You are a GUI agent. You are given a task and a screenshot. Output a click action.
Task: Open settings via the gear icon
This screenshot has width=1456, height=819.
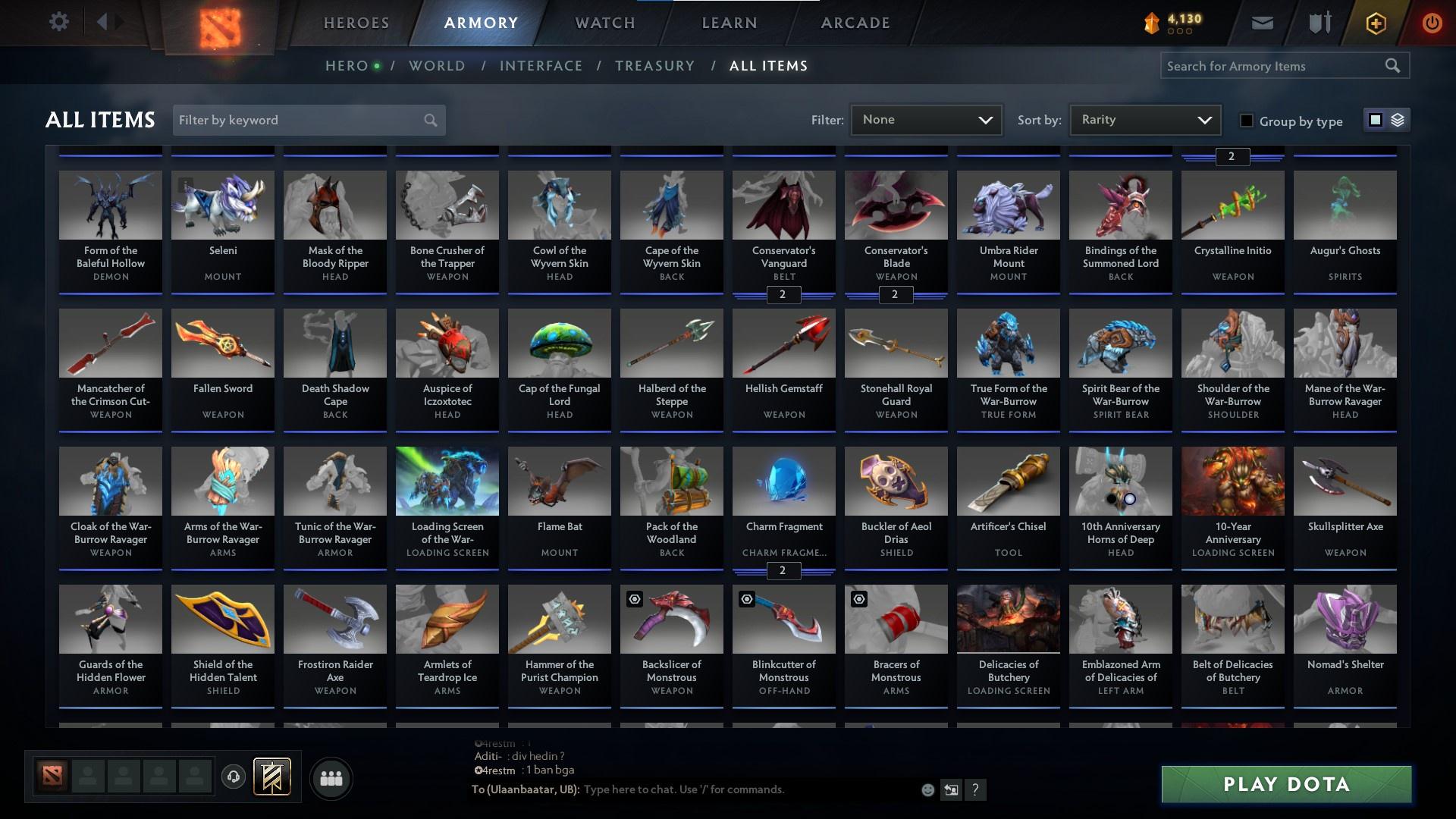point(59,21)
